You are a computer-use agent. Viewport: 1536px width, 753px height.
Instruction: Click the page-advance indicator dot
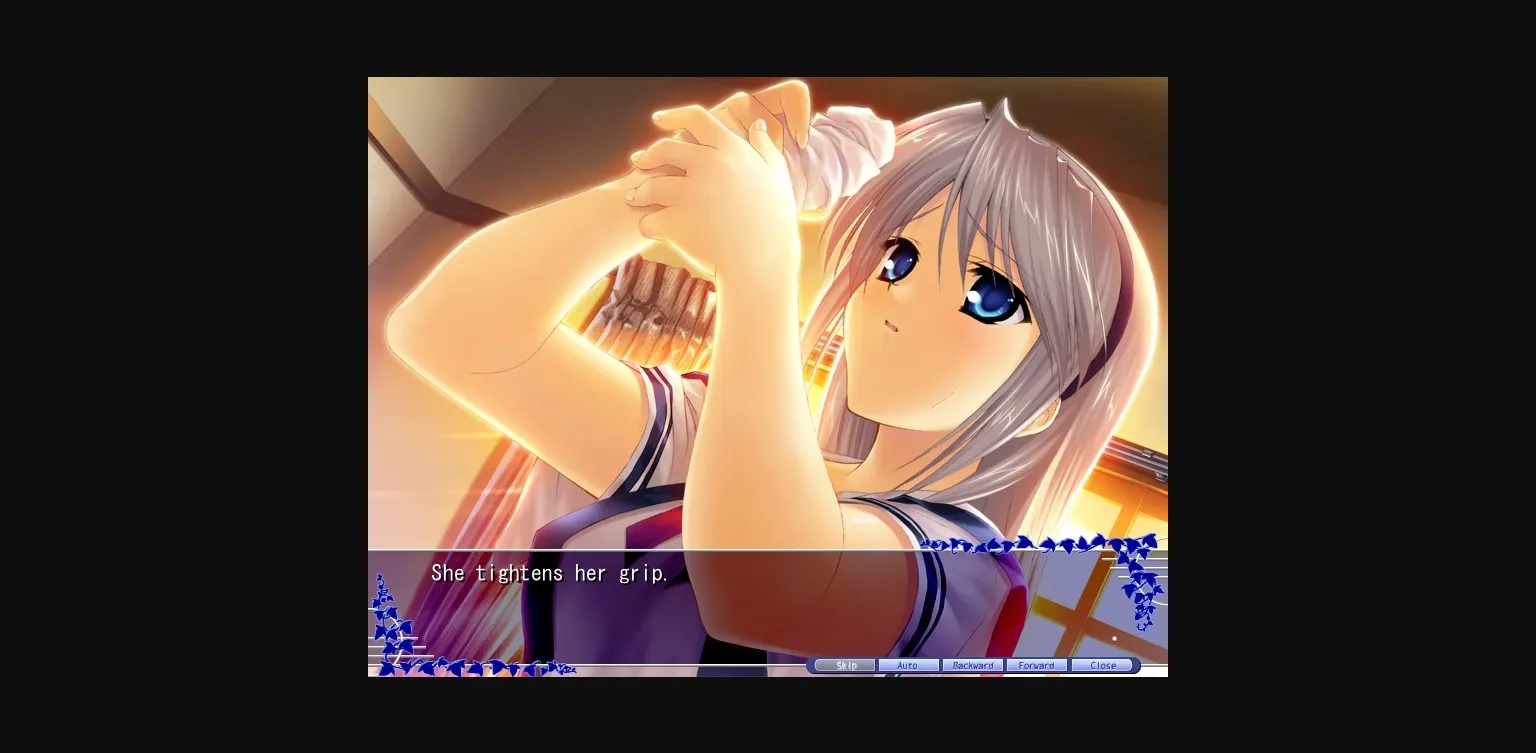click(1114, 638)
